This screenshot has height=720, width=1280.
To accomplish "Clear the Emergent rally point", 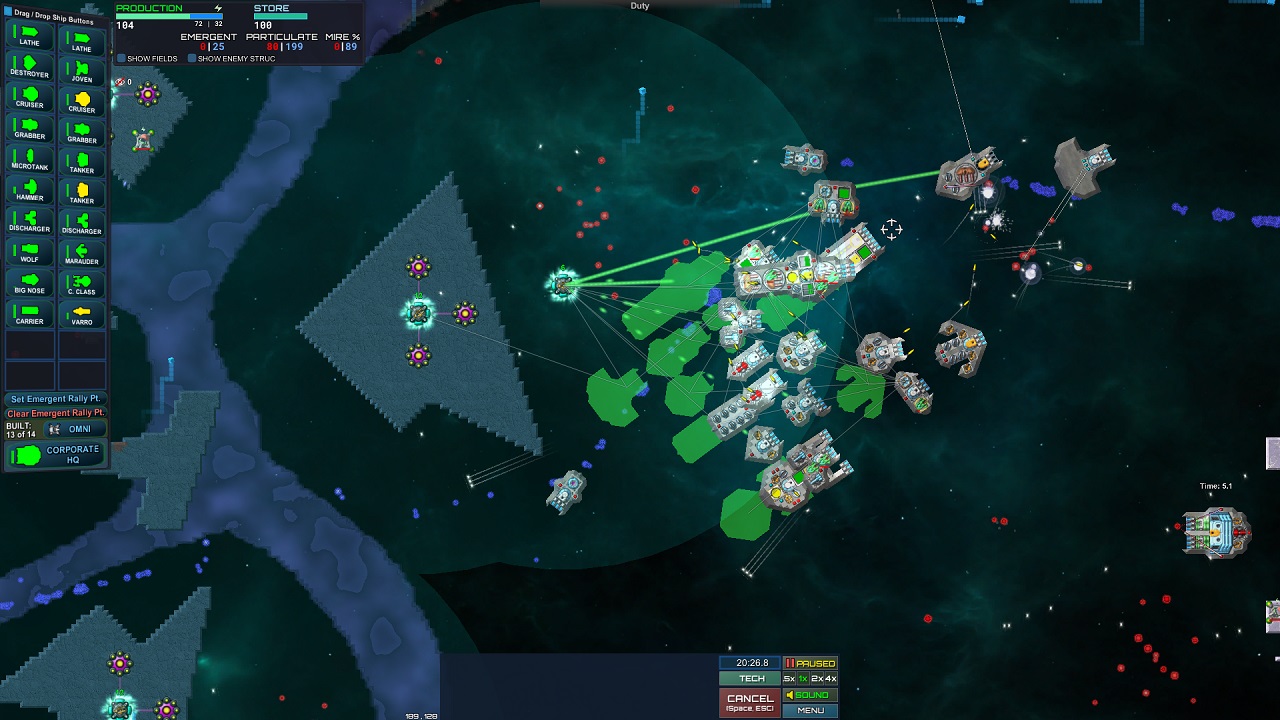I will [56, 413].
